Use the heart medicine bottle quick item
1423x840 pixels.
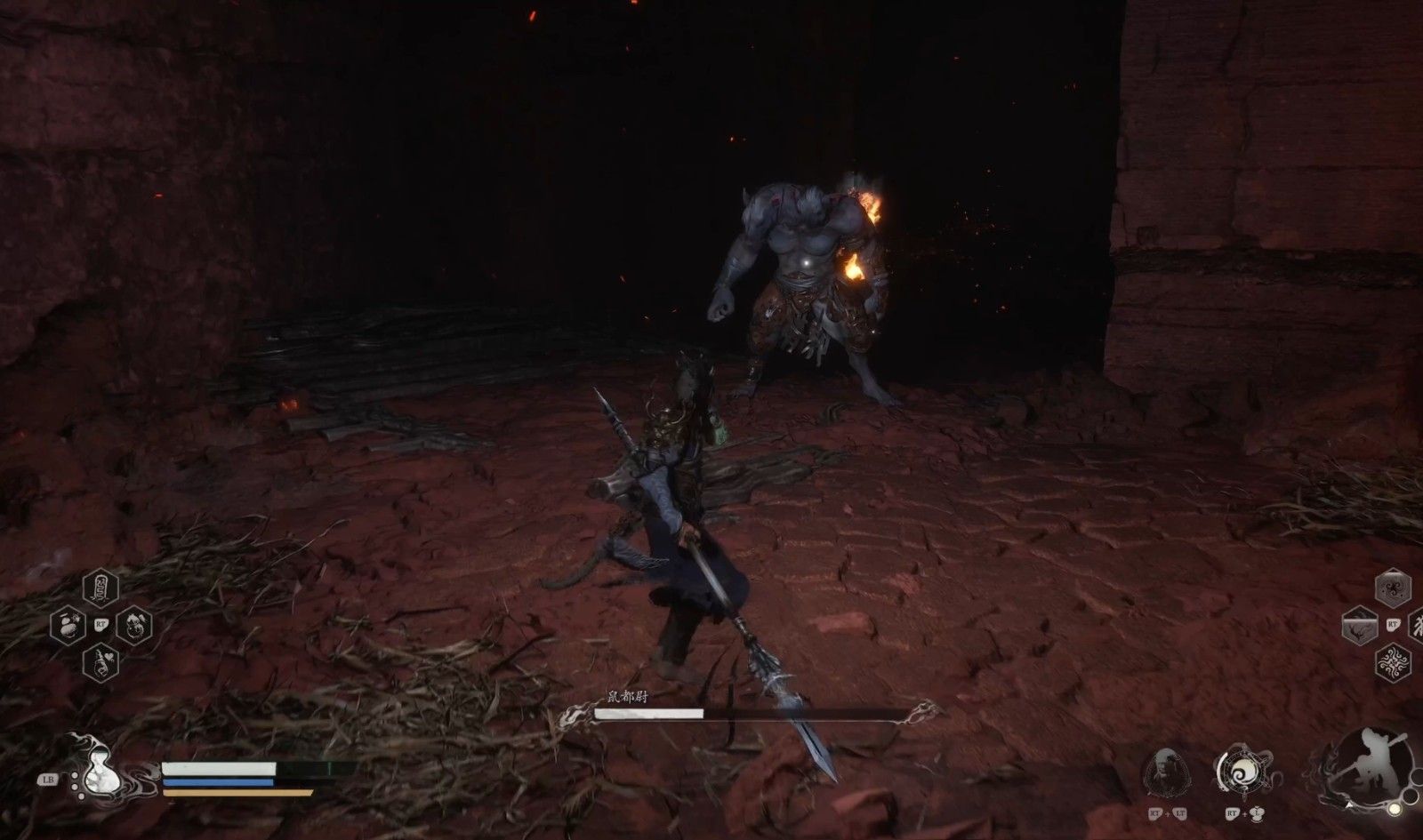click(100, 662)
